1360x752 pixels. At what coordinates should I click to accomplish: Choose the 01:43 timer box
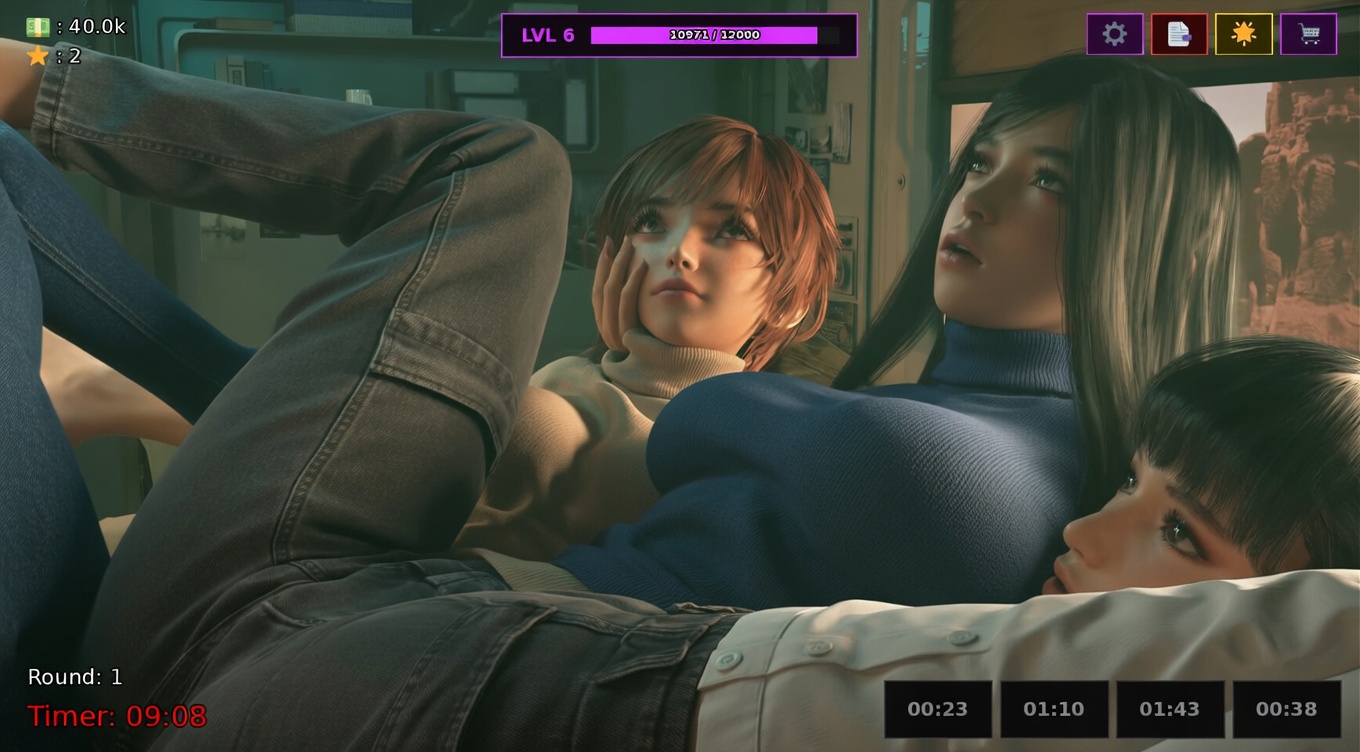click(1170, 709)
